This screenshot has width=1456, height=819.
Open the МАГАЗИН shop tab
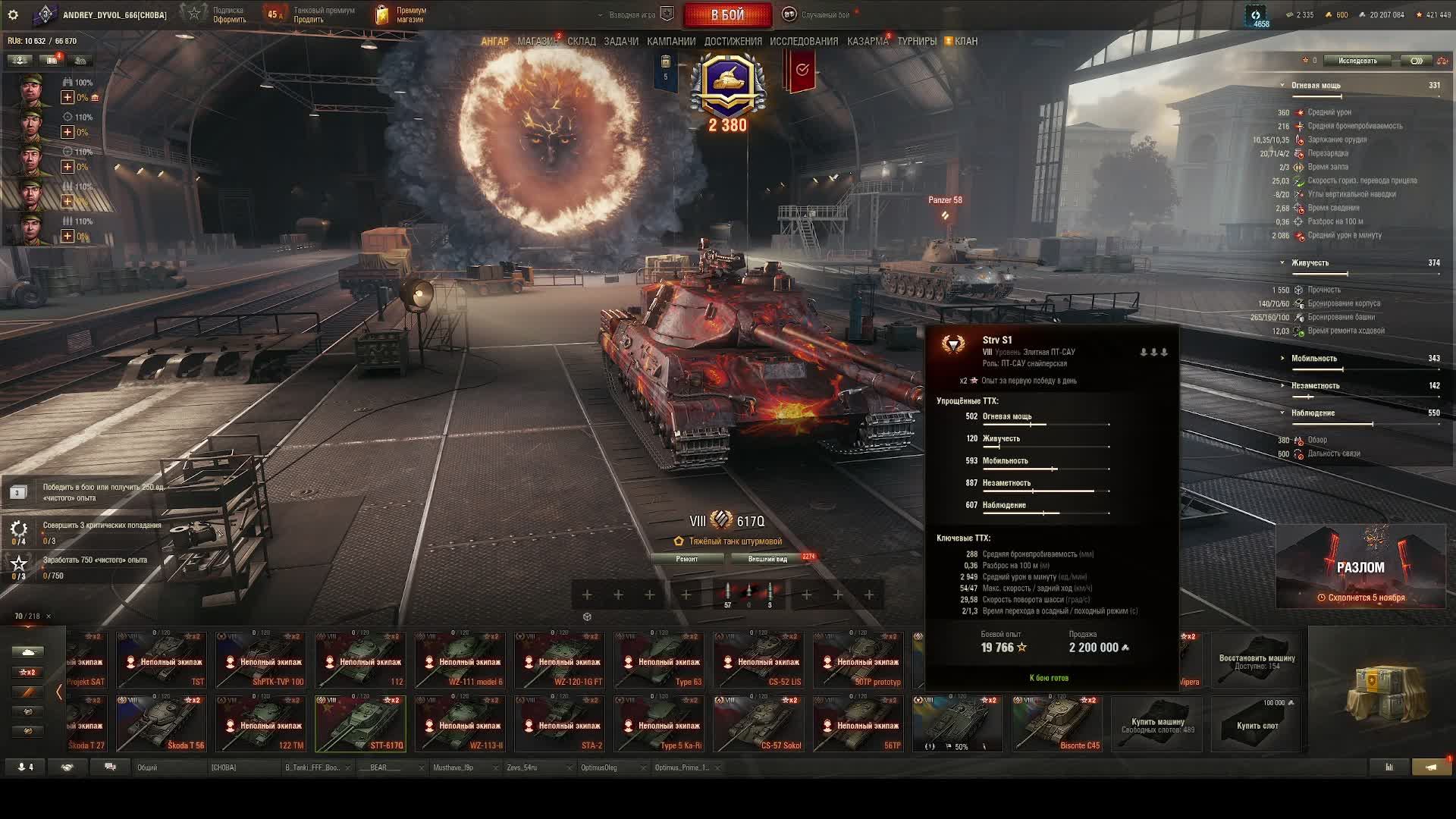[537, 42]
